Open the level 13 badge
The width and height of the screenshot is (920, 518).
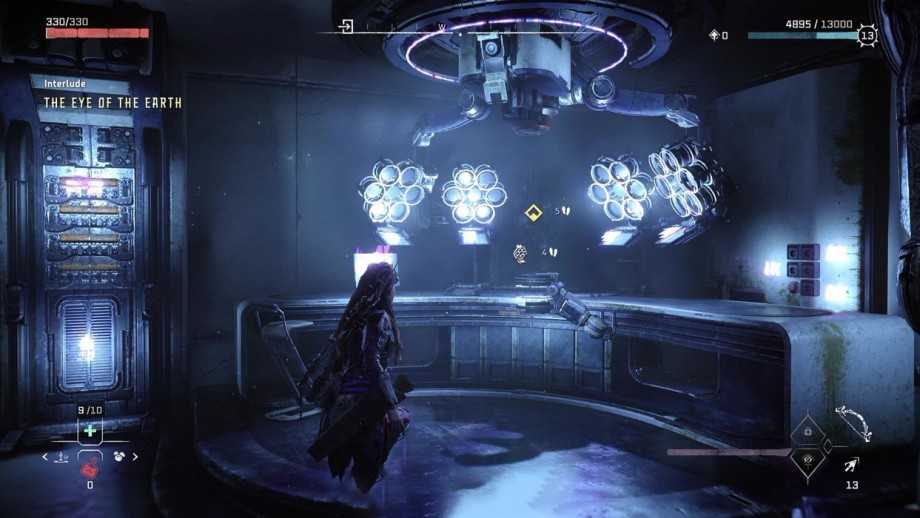point(867,36)
